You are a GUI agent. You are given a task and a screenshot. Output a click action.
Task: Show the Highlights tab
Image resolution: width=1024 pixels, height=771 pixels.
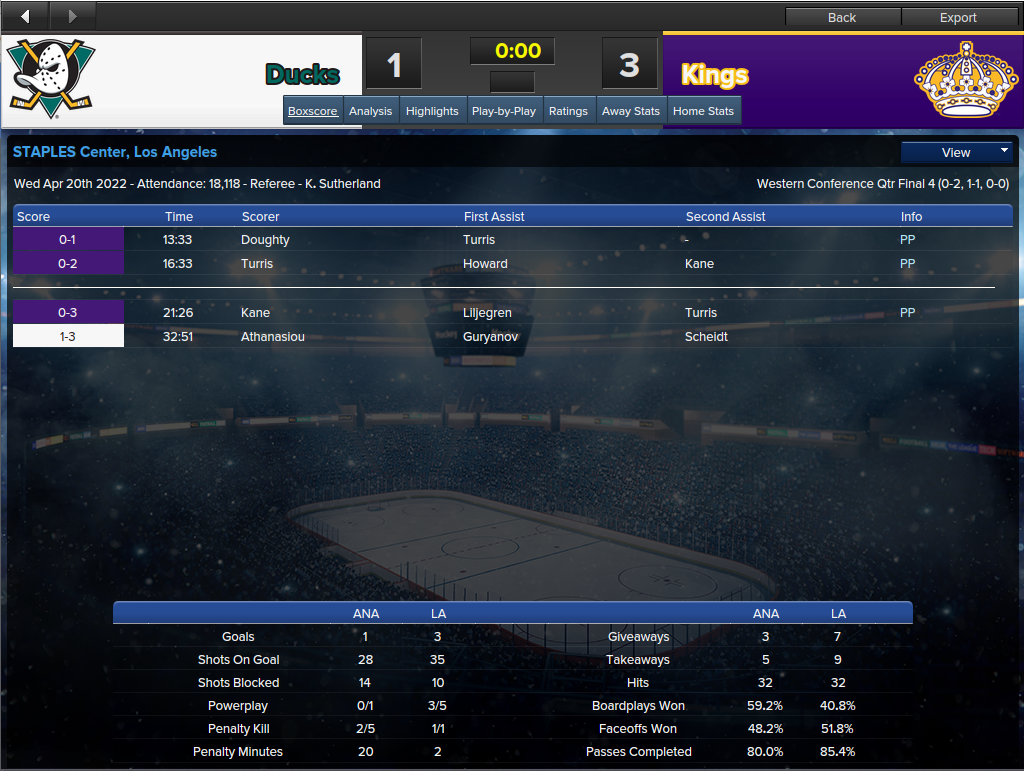point(432,111)
